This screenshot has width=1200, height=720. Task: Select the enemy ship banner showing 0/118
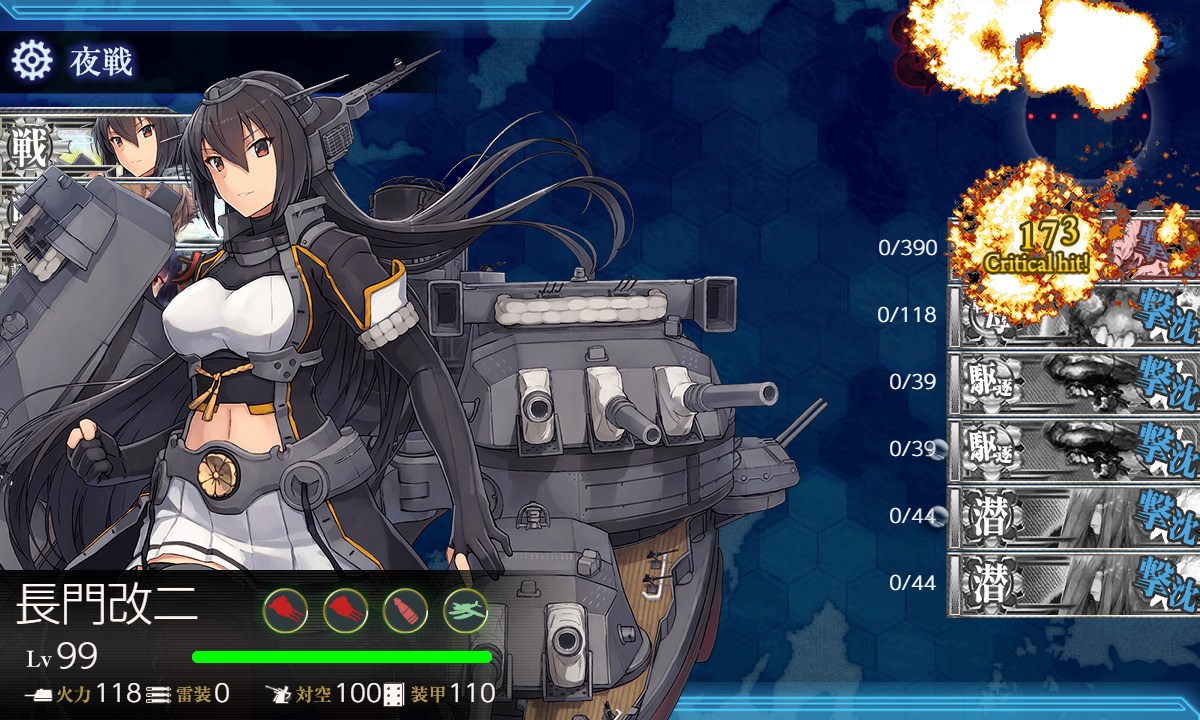(1075, 315)
